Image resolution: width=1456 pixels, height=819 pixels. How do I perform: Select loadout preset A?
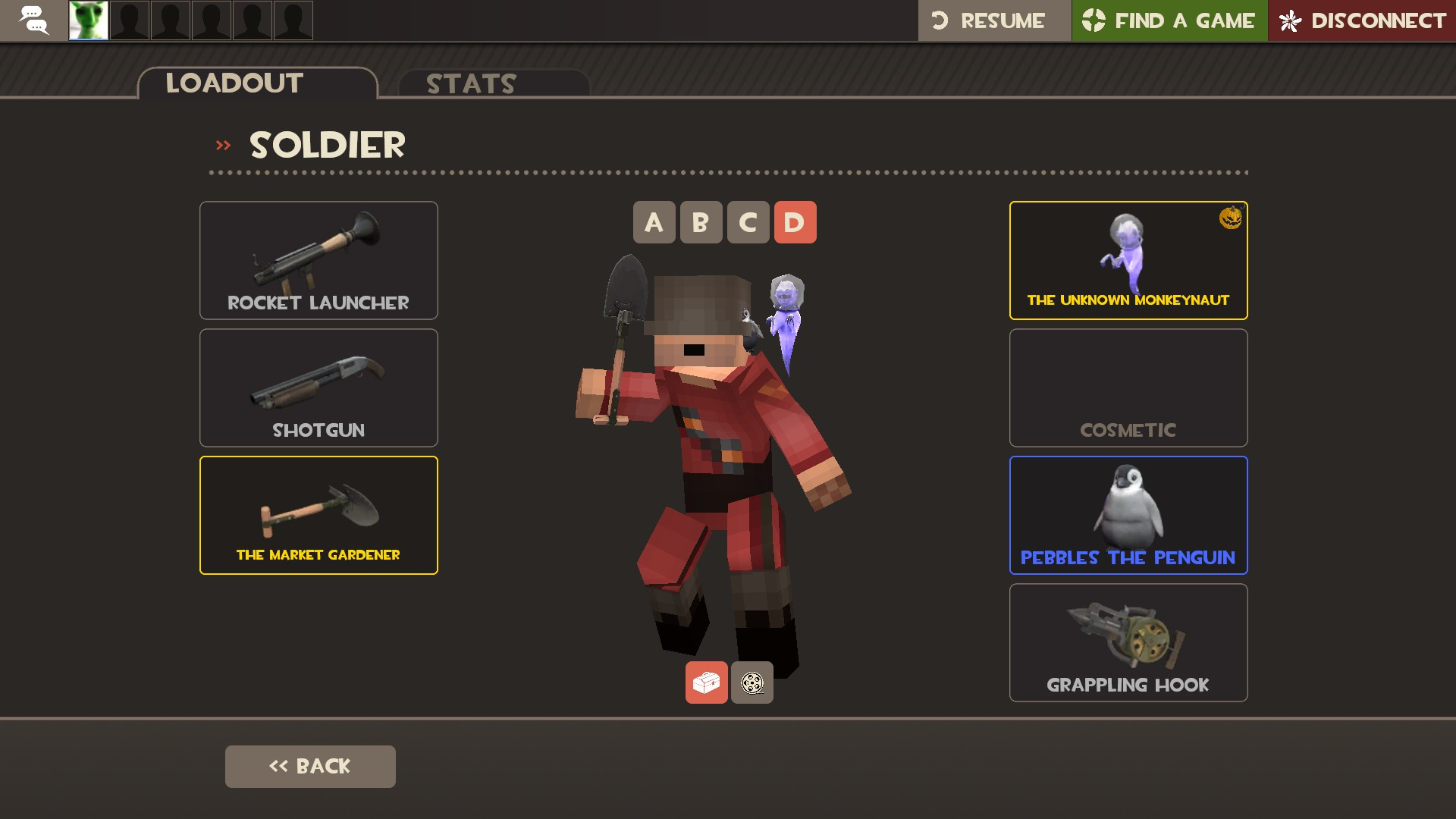654,223
